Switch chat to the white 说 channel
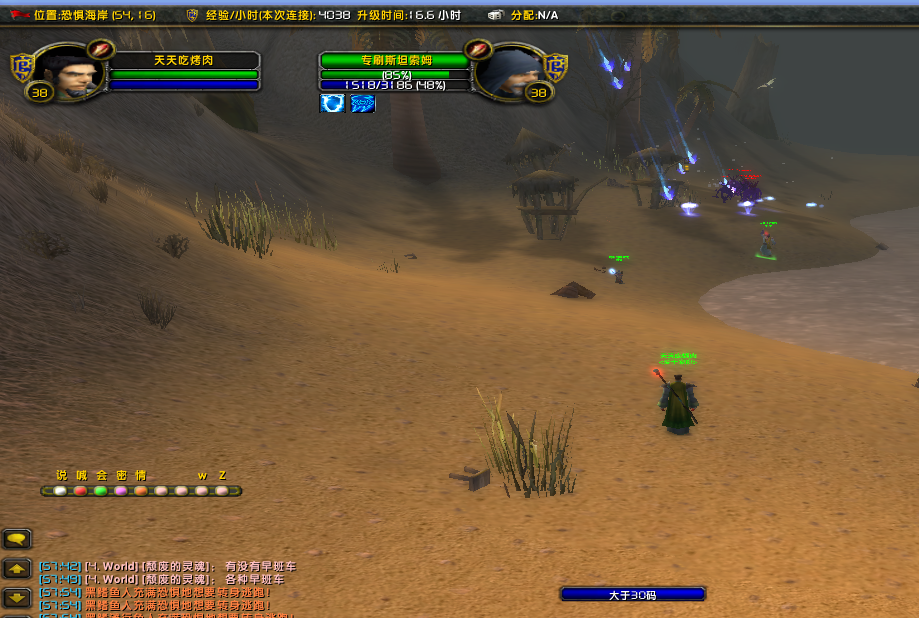 click(x=60, y=491)
